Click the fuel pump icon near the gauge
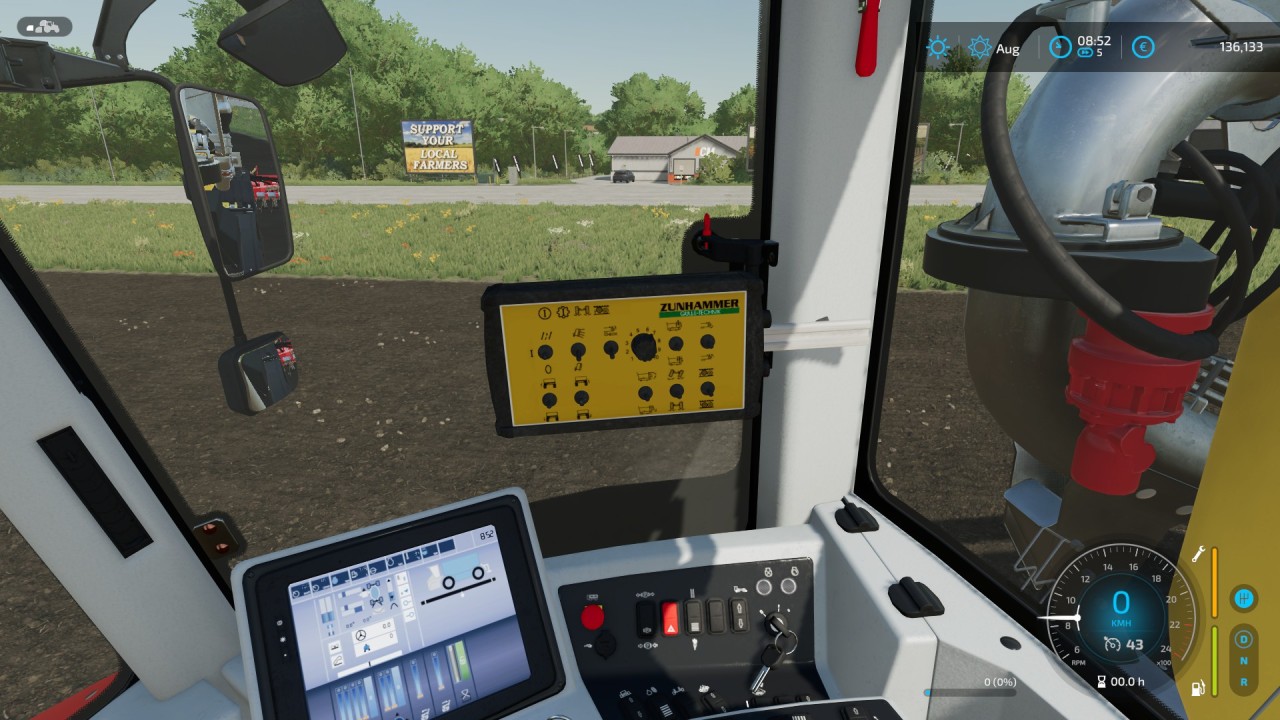This screenshot has width=1280, height=720. click(x=1198, y=687)
